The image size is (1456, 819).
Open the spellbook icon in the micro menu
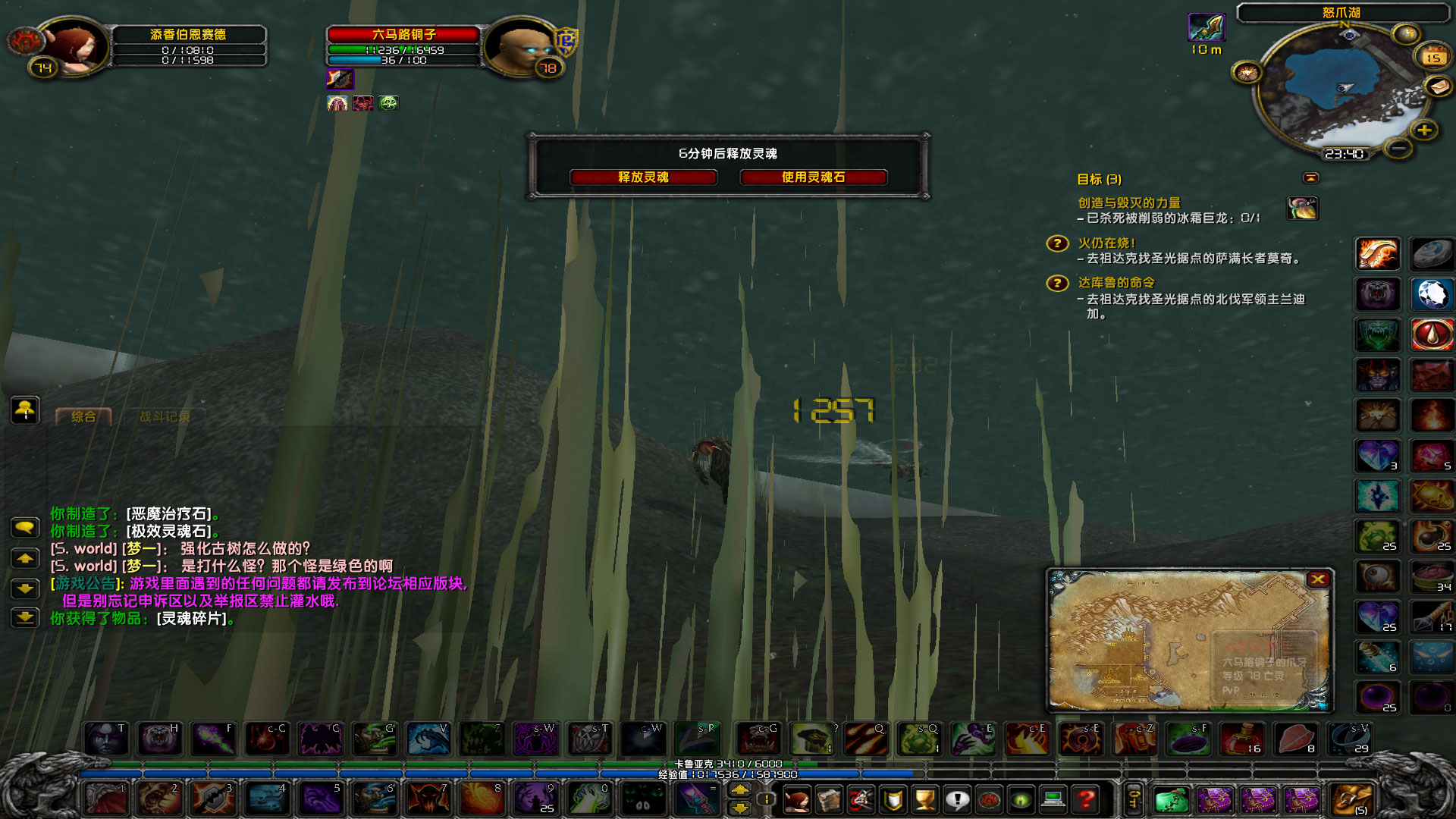coord(830,800)
